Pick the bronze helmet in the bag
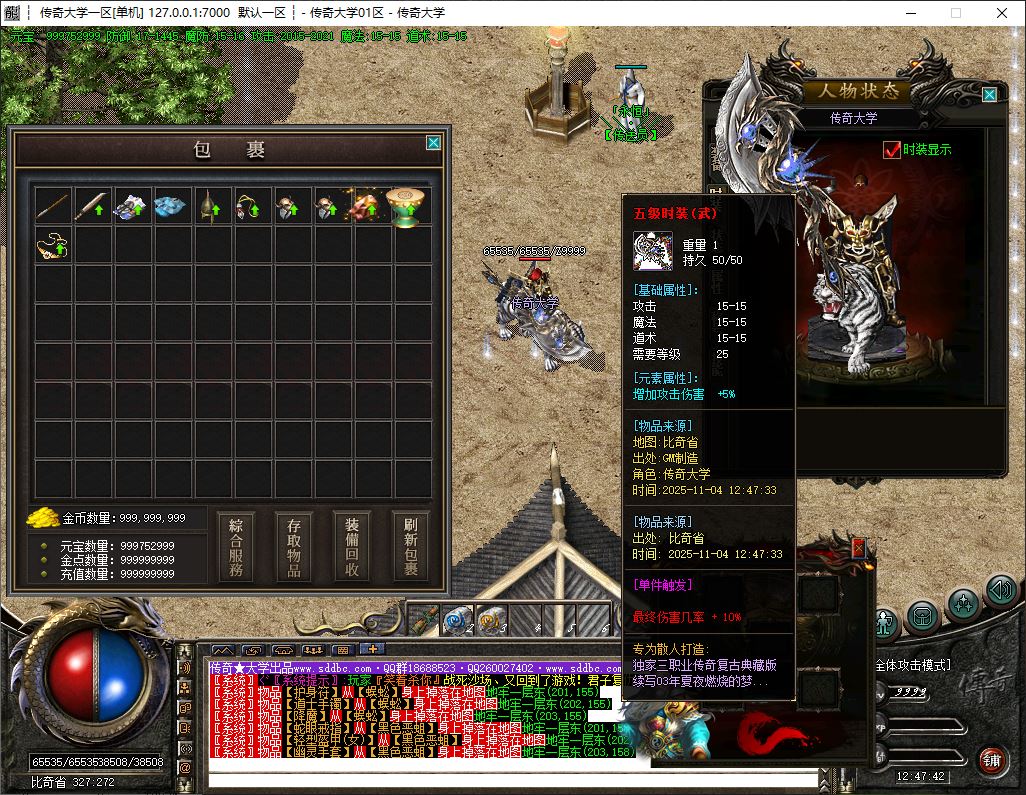 (x=211, y=206)
